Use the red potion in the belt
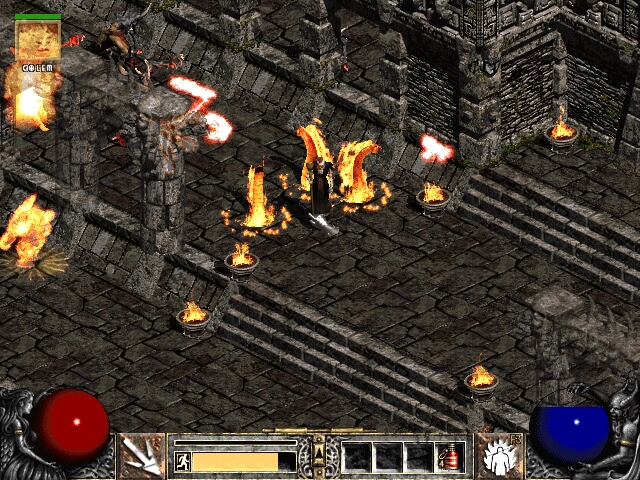This screenshot has height=480, width=640. click(x=453, y=456)
